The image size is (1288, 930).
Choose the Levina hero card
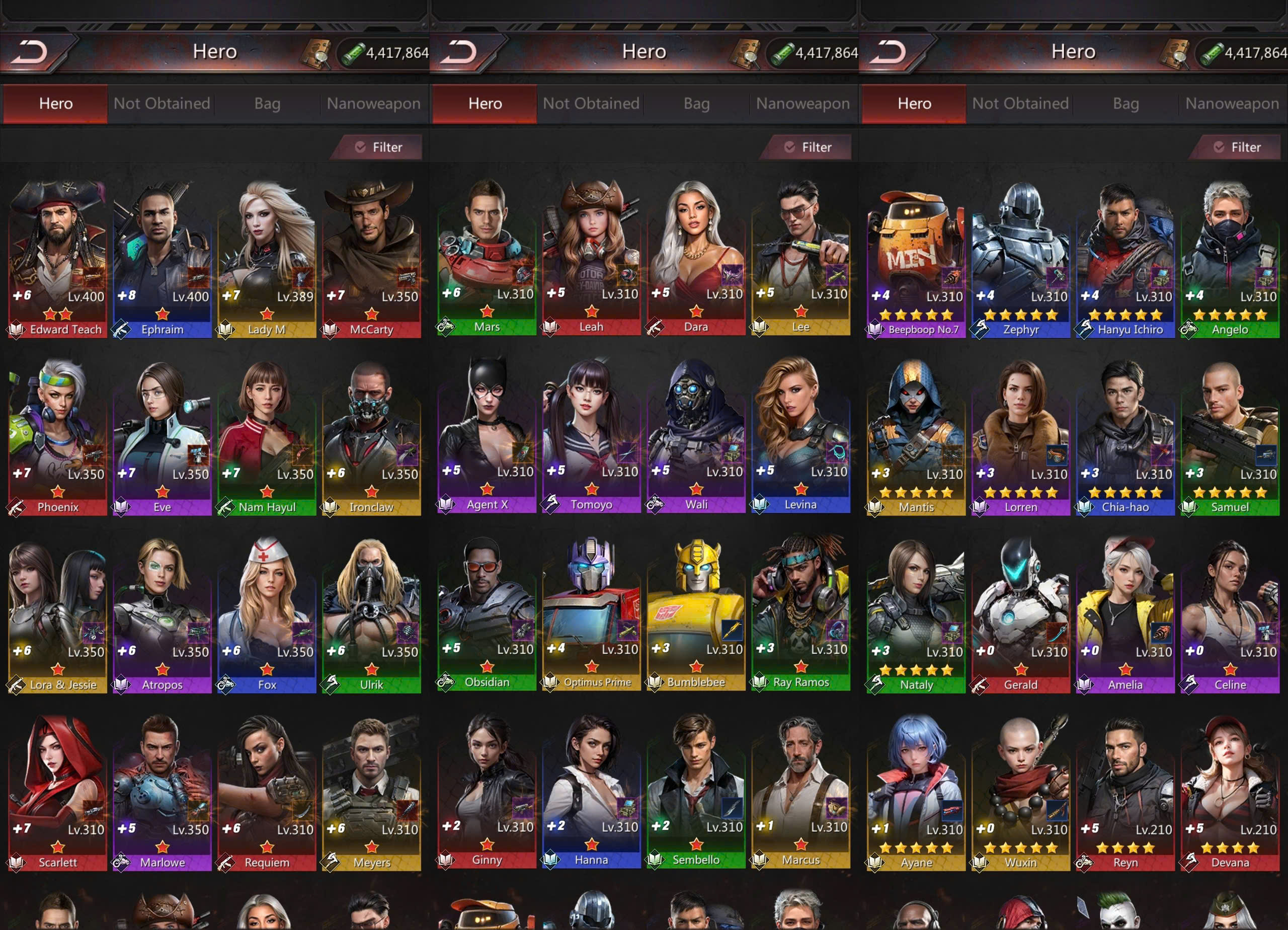pyautogui.click(x=801, y=434)
